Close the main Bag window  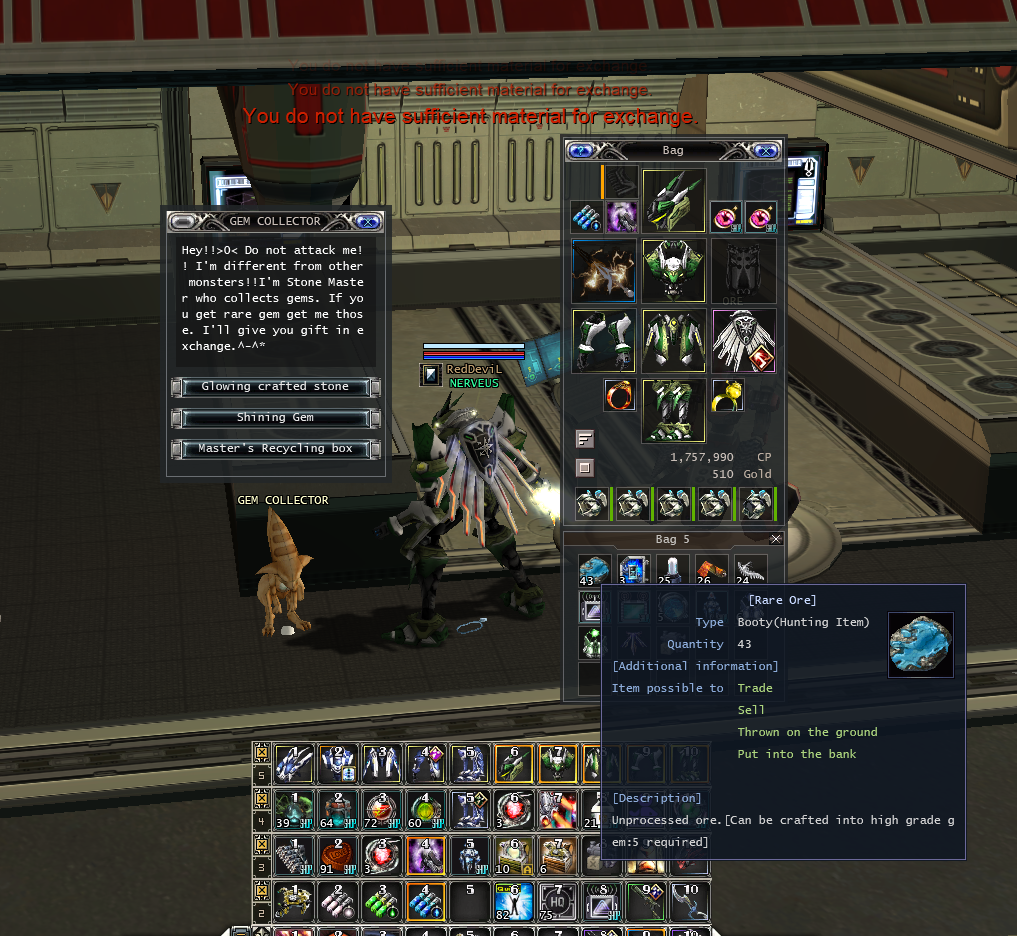pos(766,150)
